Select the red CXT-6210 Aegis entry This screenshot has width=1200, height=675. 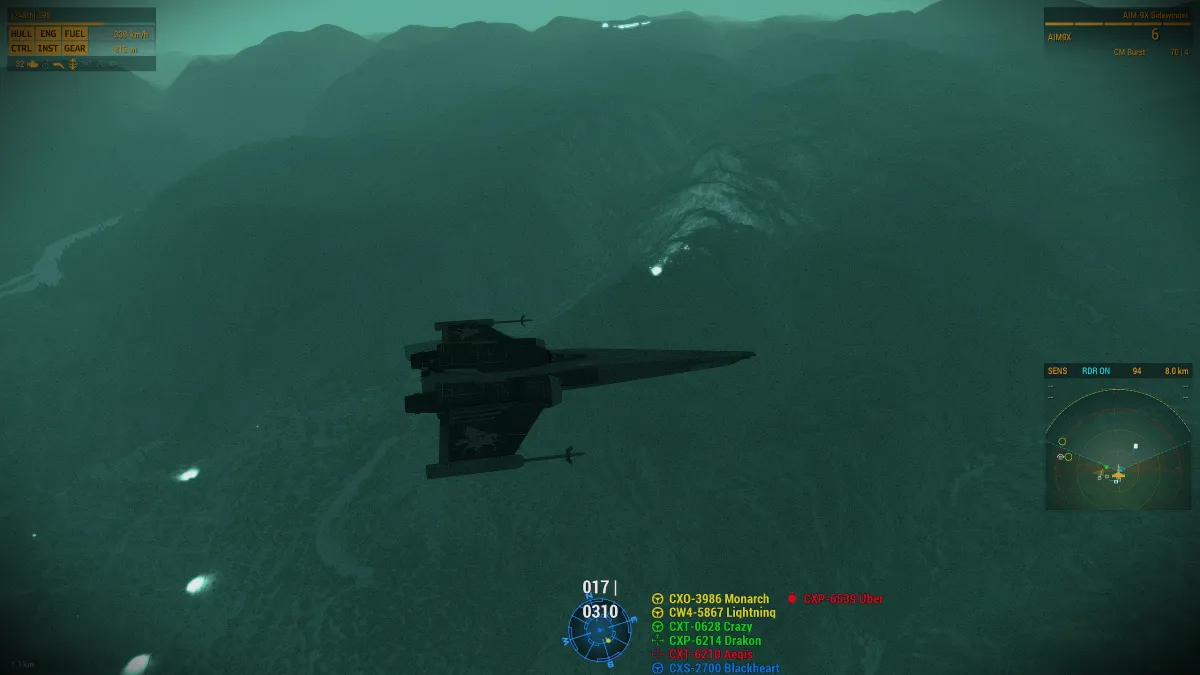(710, 654)
